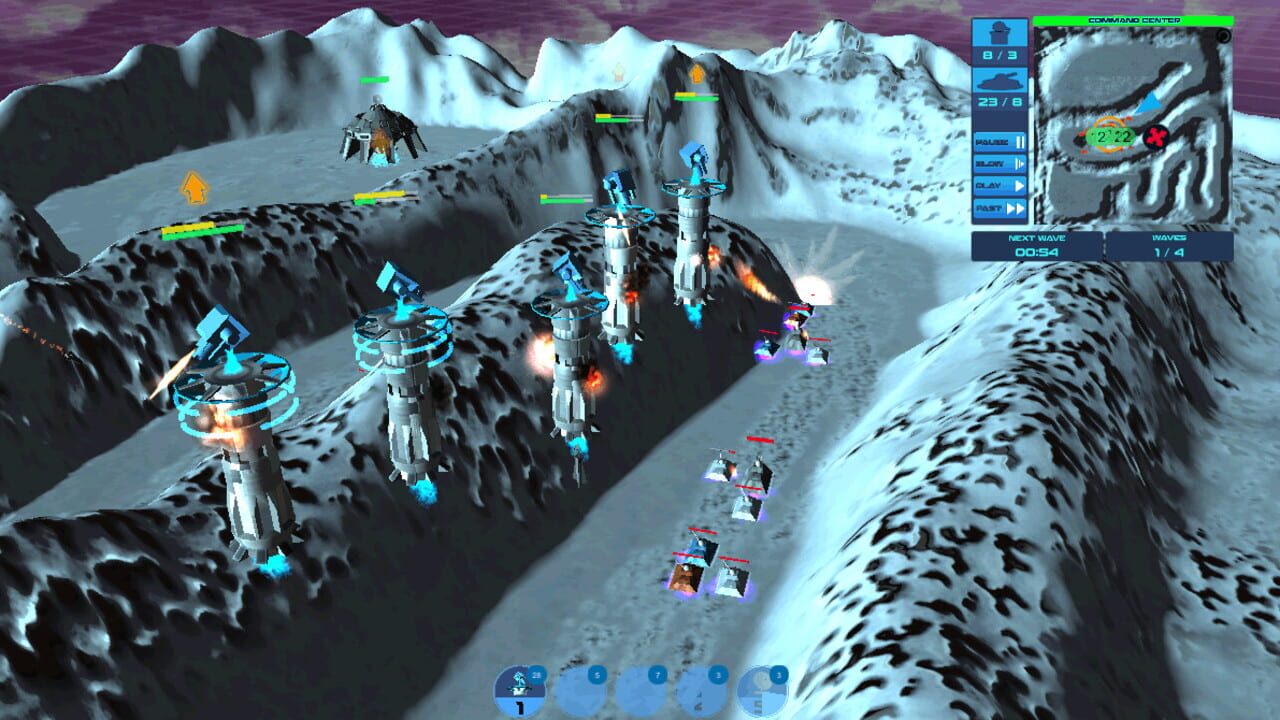The image size is (1280, 720).
Task: Click the Command Center title bar
Action: click(1134, 21)
